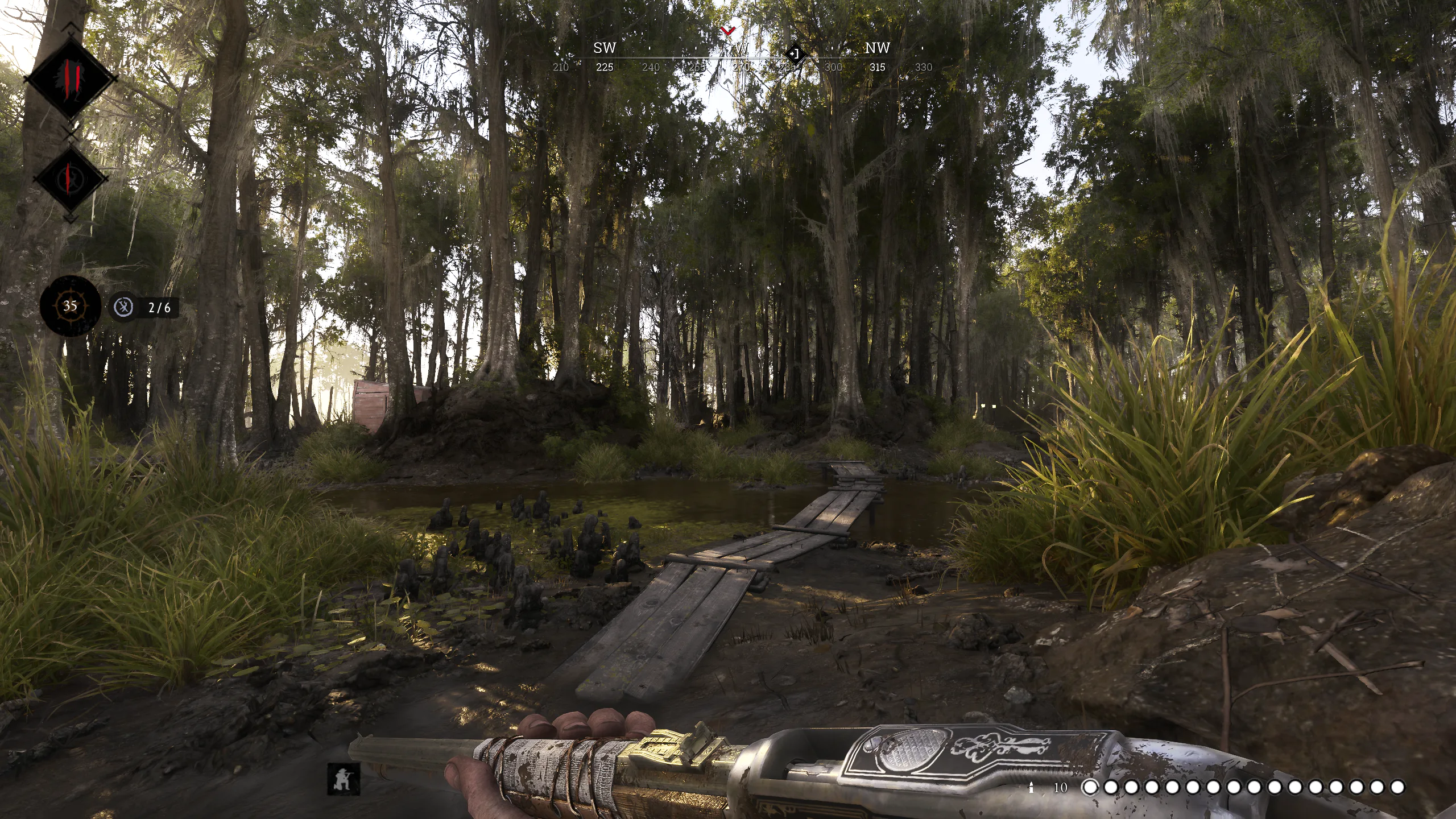Image resolution: width=1456 pixels, height=819 pixels.
Task: Select the W label on the compass
Action: [x=741, y=48]
